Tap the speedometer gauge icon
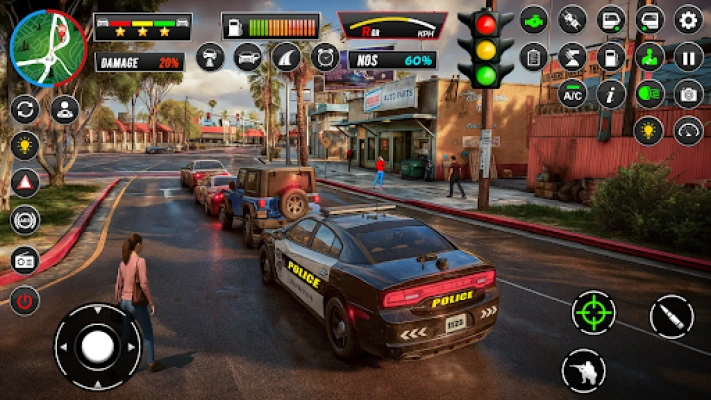The width and height of the screenshot is (711, 400). 688,131
